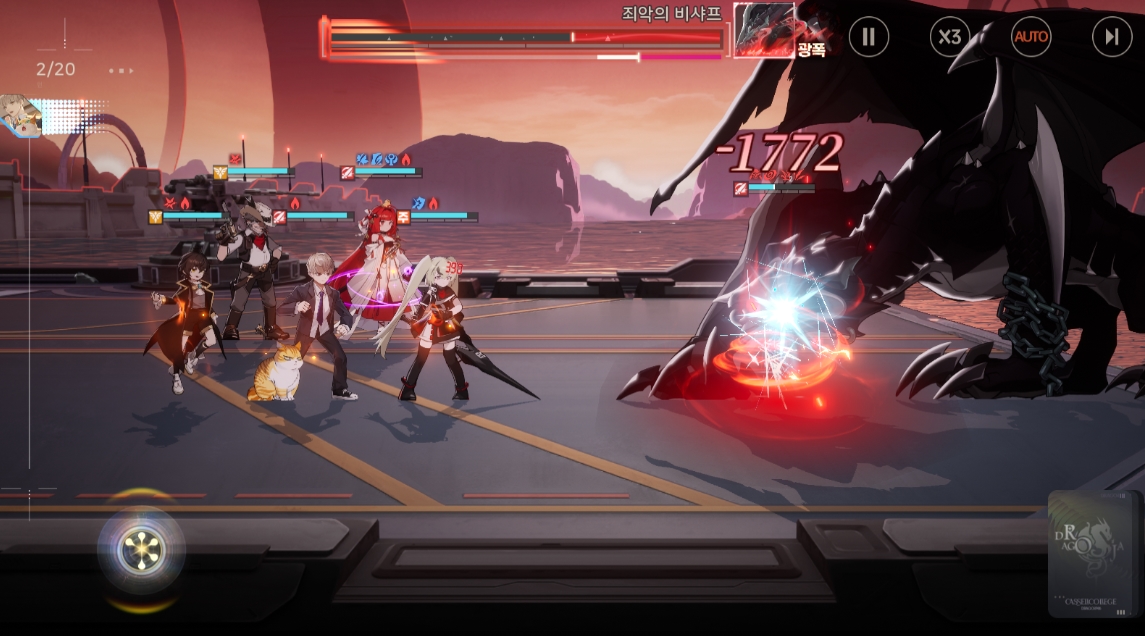This screenshot has width=1145, height=636.
Task: Skip ahead with the fast-forward button
Action: pyautogui.click(x=1112, y=37)
